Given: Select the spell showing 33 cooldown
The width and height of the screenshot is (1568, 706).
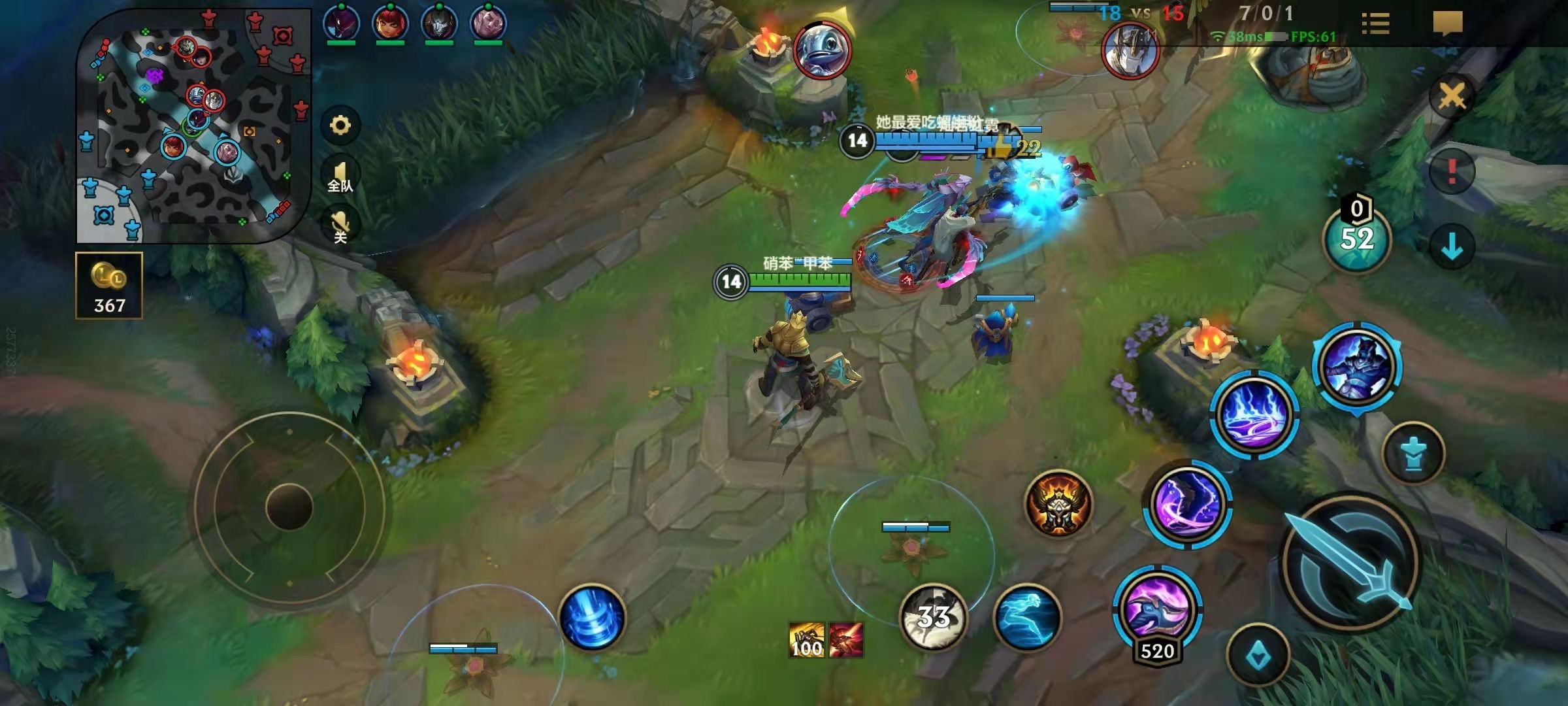Looking at the screenshot, I should 934,617.
